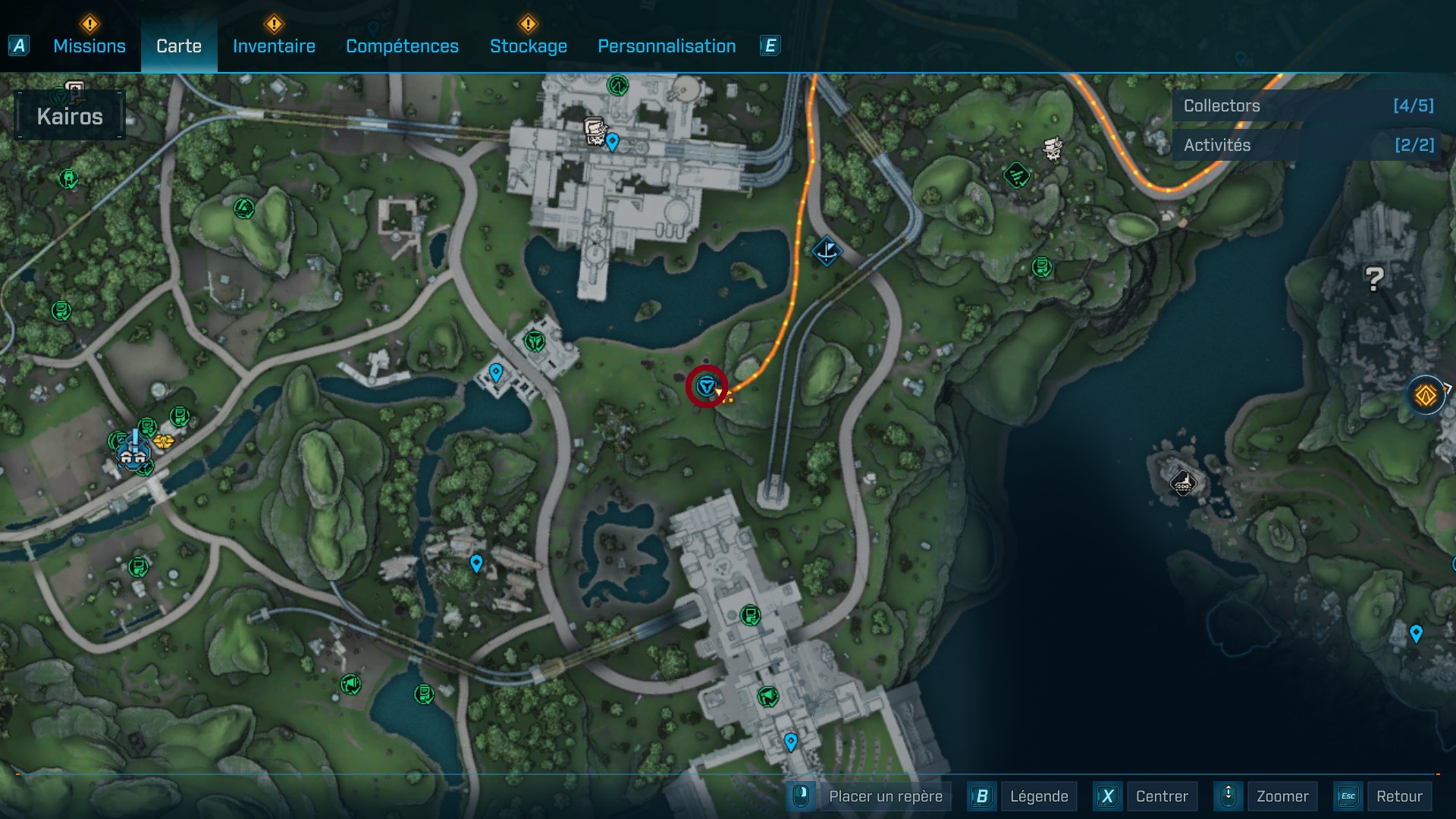Screen dimensions: 1456x819
Task: Click Retour to leave the map
Action: click(x=1398, y=796)
